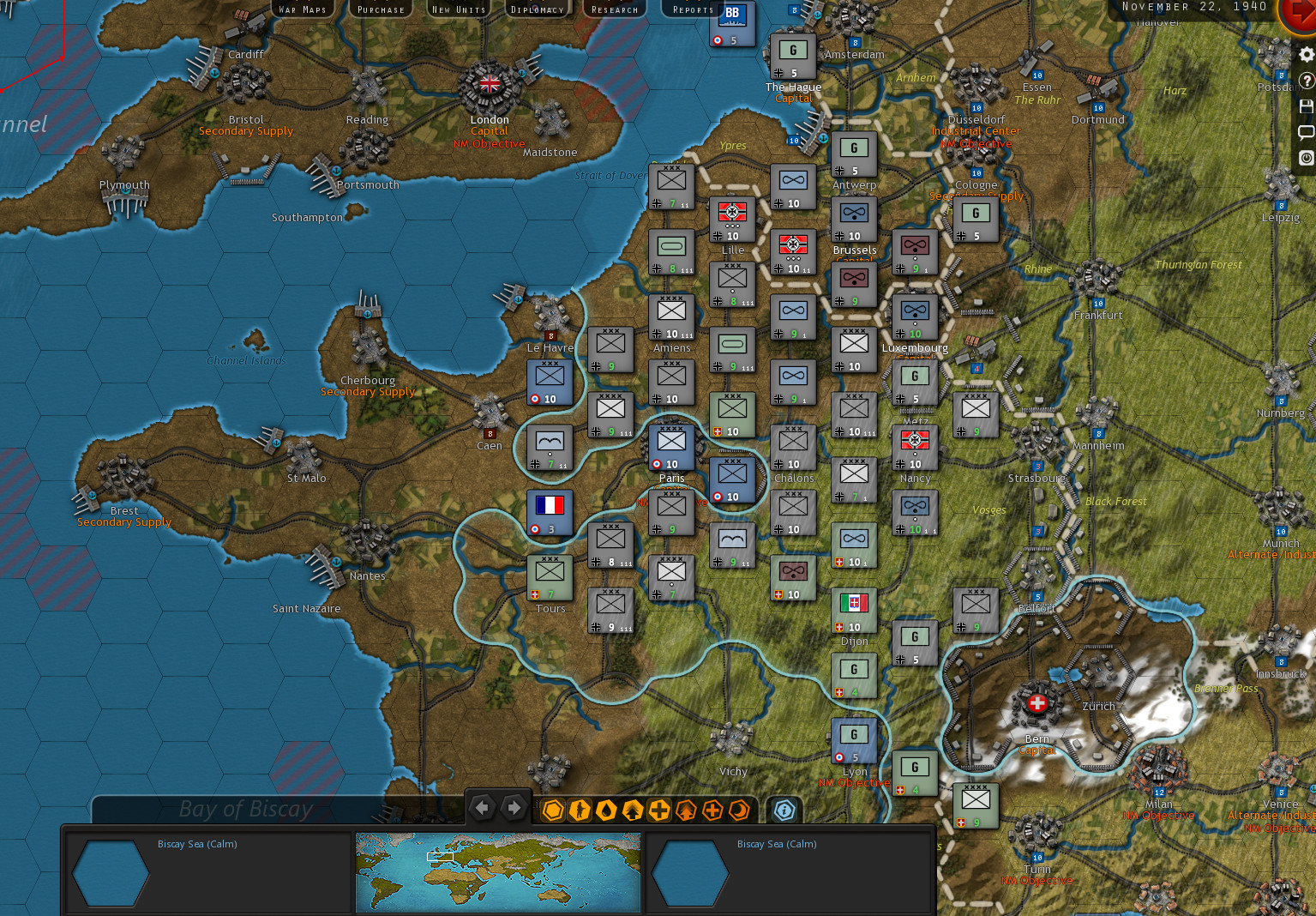Exit the game via the power icon

[1306, 158]
